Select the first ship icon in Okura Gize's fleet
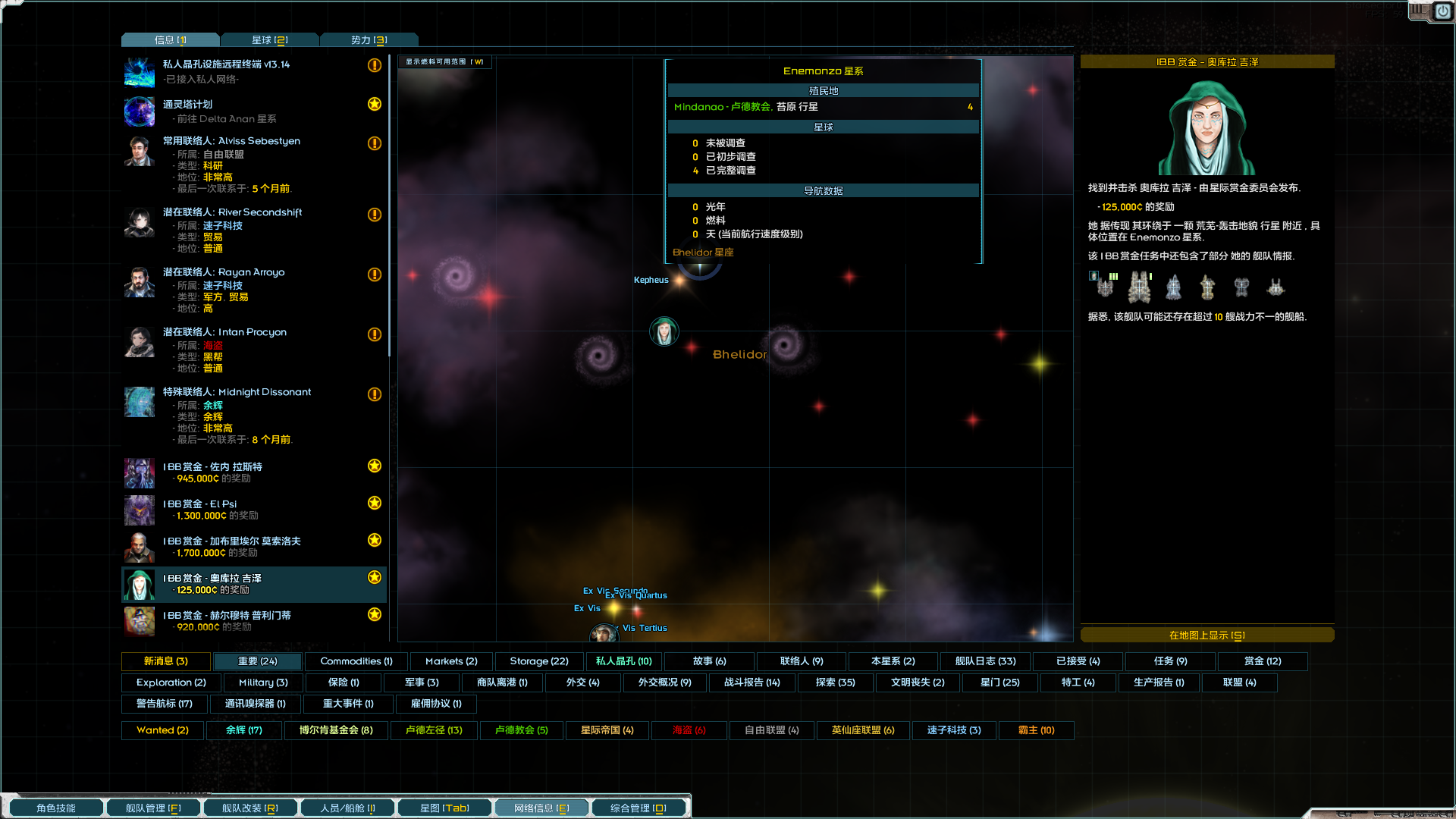Screen dimensions: 1456x819 (x=1104, y=287)
